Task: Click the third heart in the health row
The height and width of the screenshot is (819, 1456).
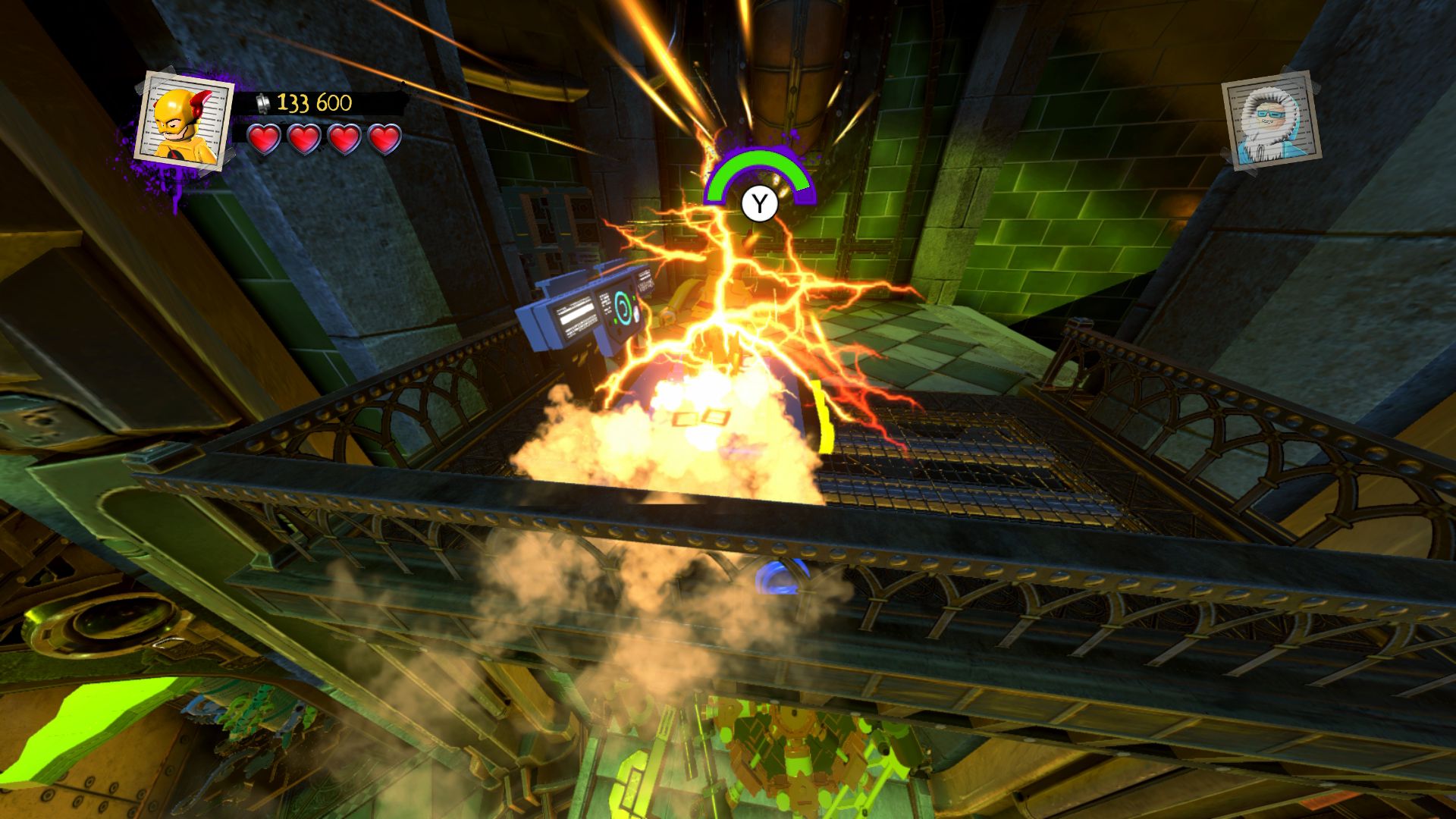Action: pyautogui.click(x=344, y=140)
